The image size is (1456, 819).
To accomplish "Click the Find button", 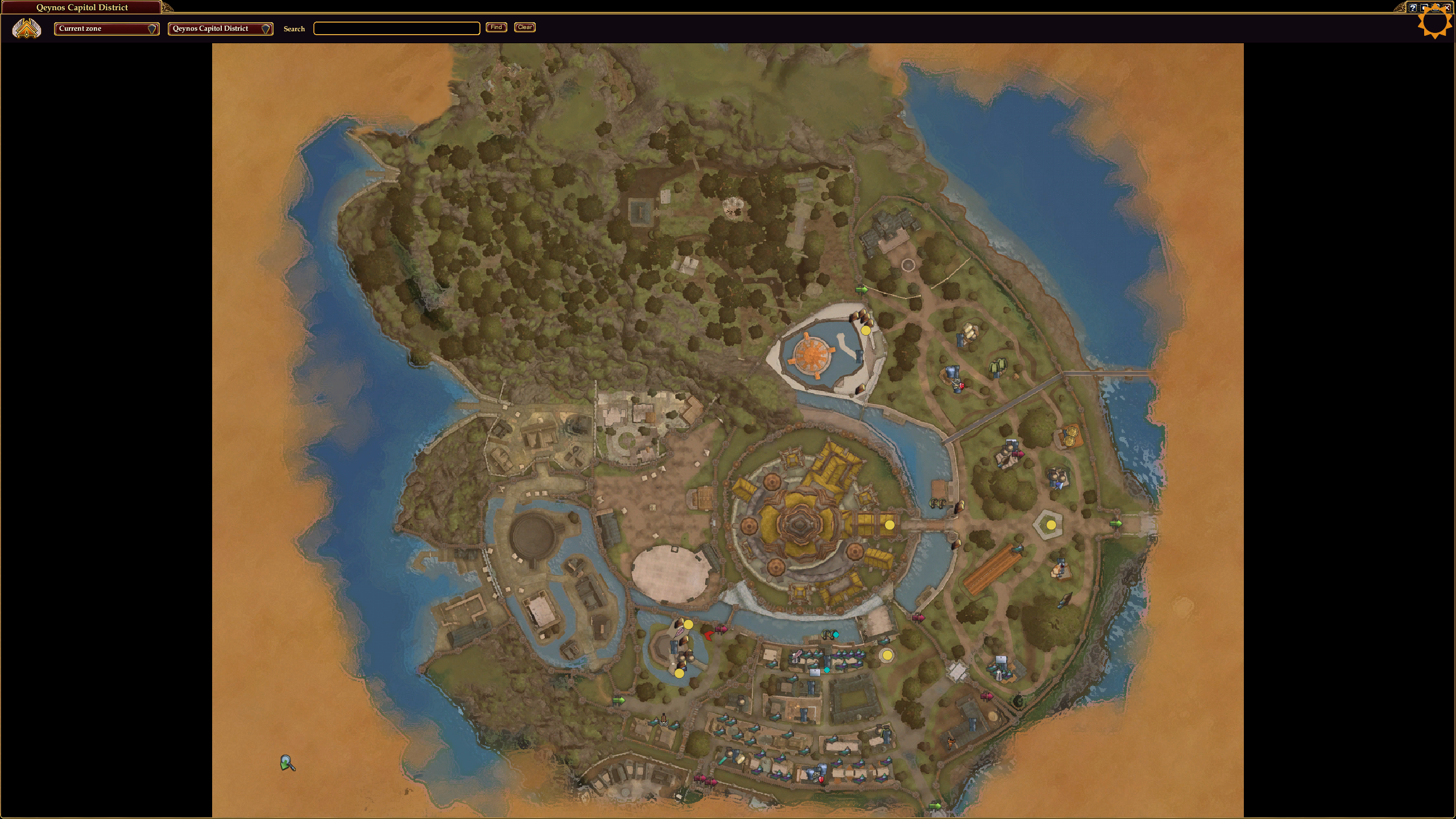I will [496, 27].
